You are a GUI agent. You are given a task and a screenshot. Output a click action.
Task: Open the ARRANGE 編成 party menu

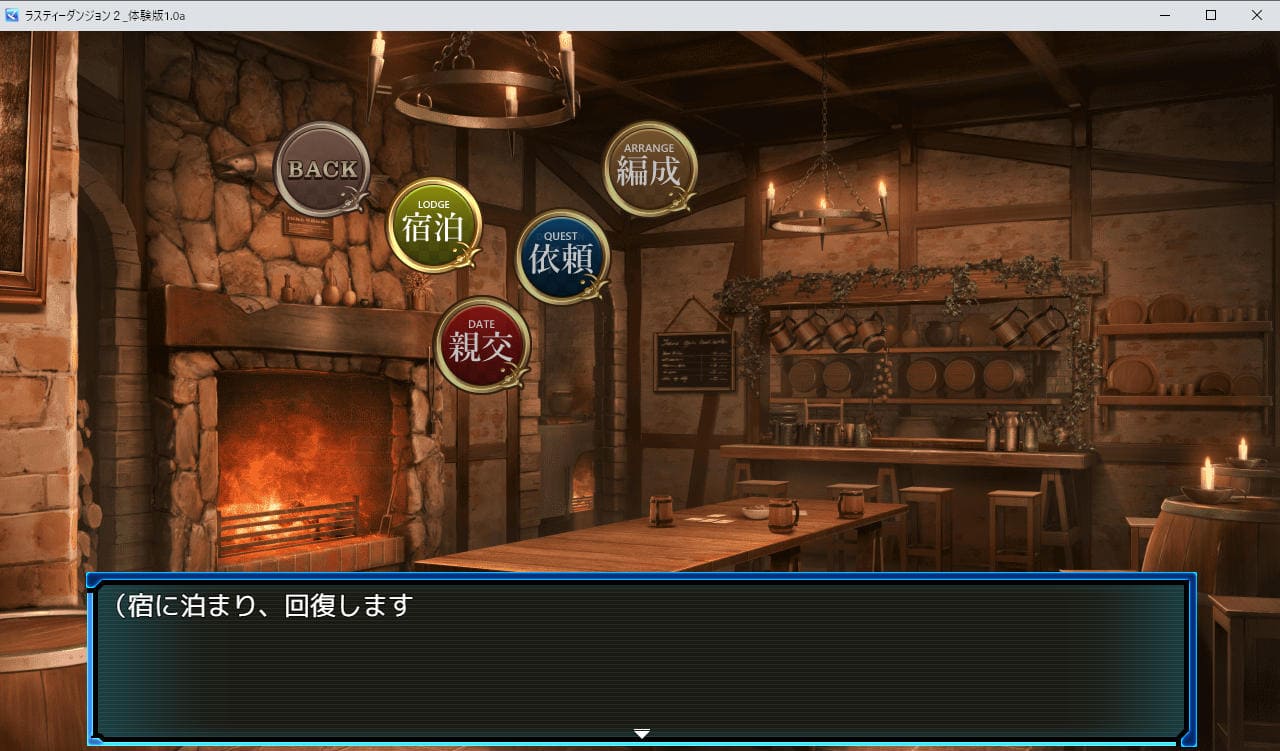[649, 169]
